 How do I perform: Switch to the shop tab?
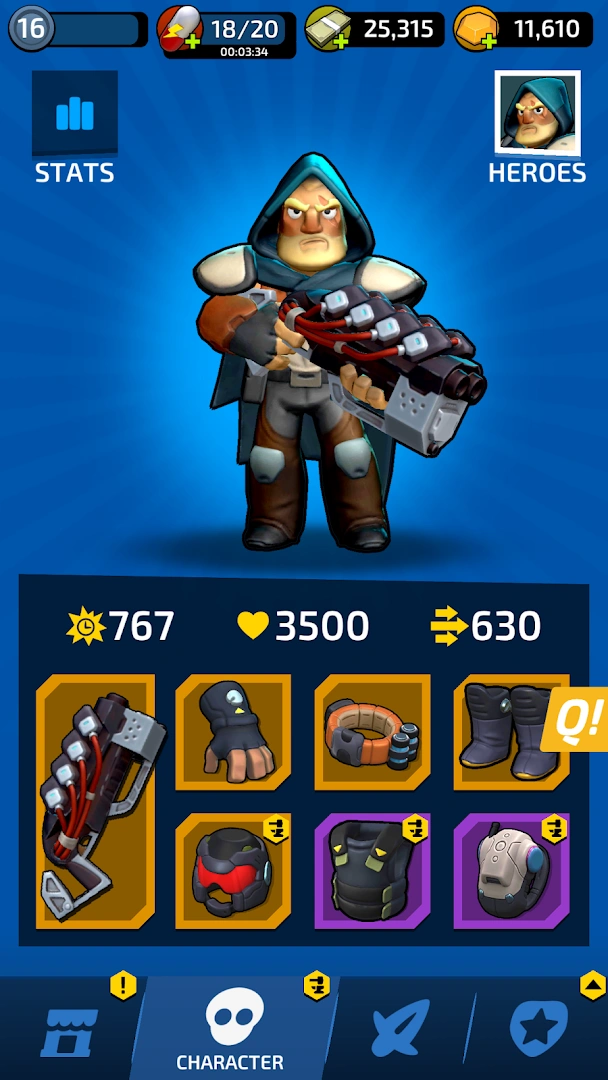(70, 1030)
